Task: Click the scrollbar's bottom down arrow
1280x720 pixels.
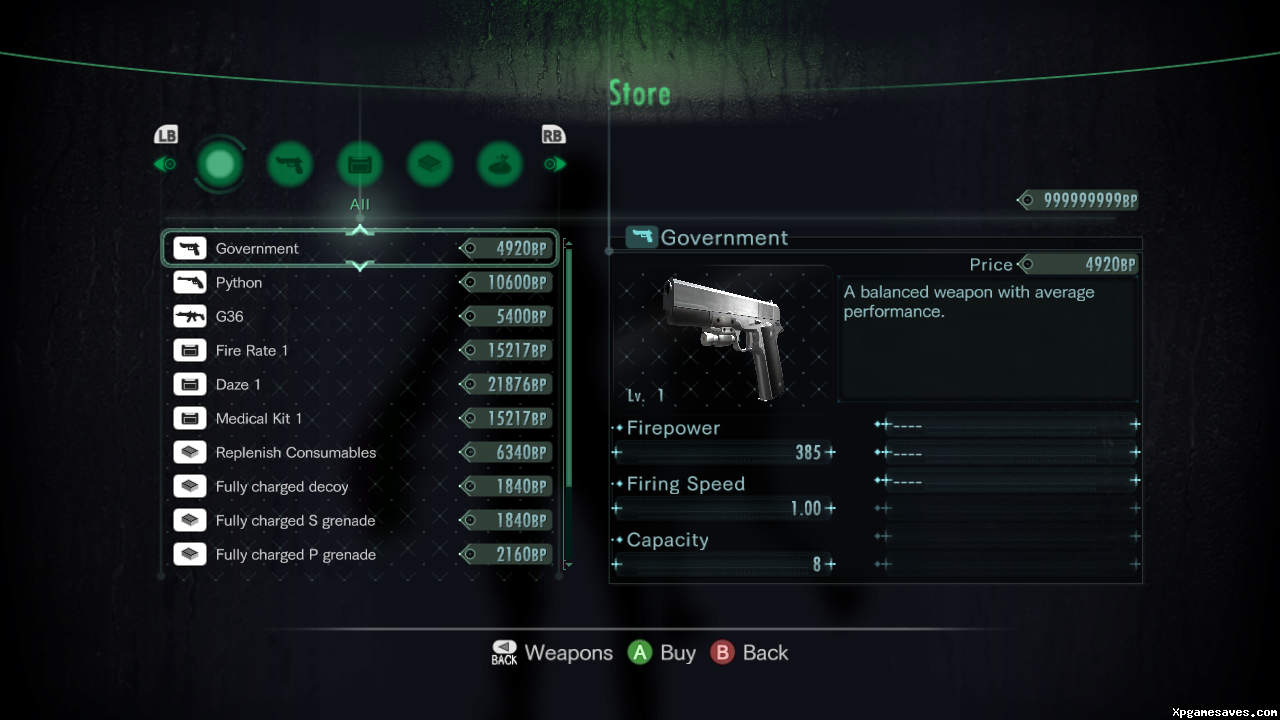Action: click(x=569, y=566)
